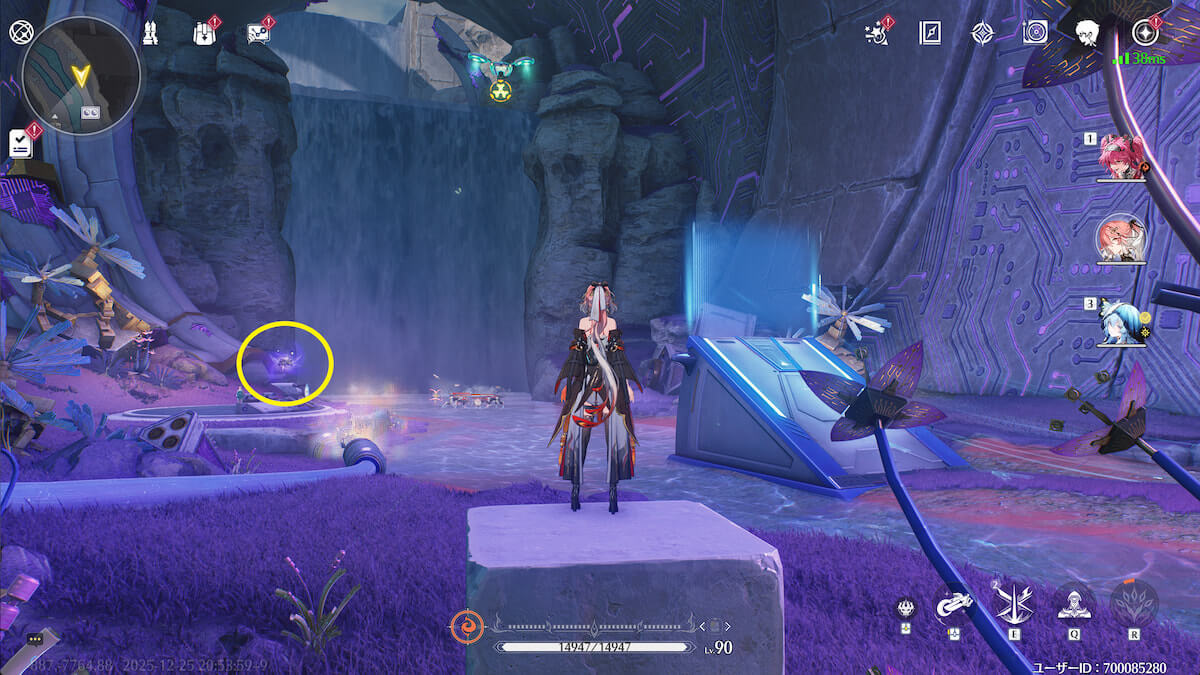
Task: Open the character head silhouette icon
Action: 1087,33
